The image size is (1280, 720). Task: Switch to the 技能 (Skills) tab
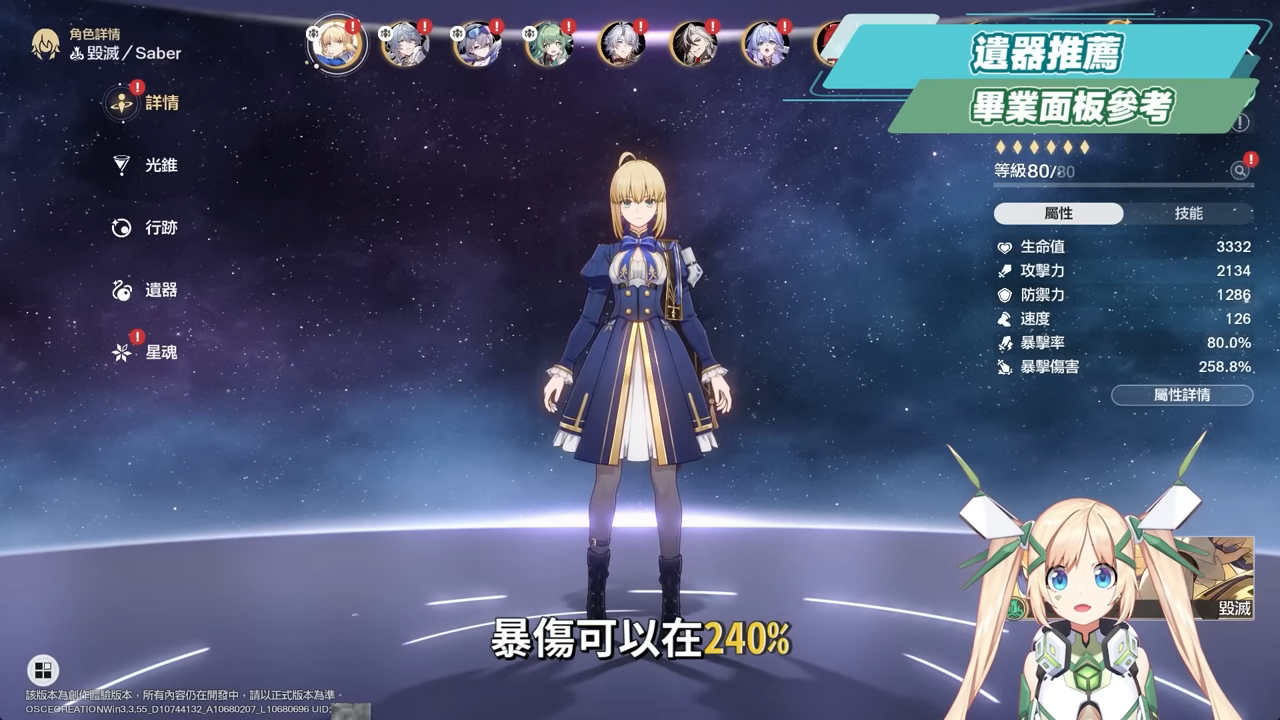(x=1188, y=214)
